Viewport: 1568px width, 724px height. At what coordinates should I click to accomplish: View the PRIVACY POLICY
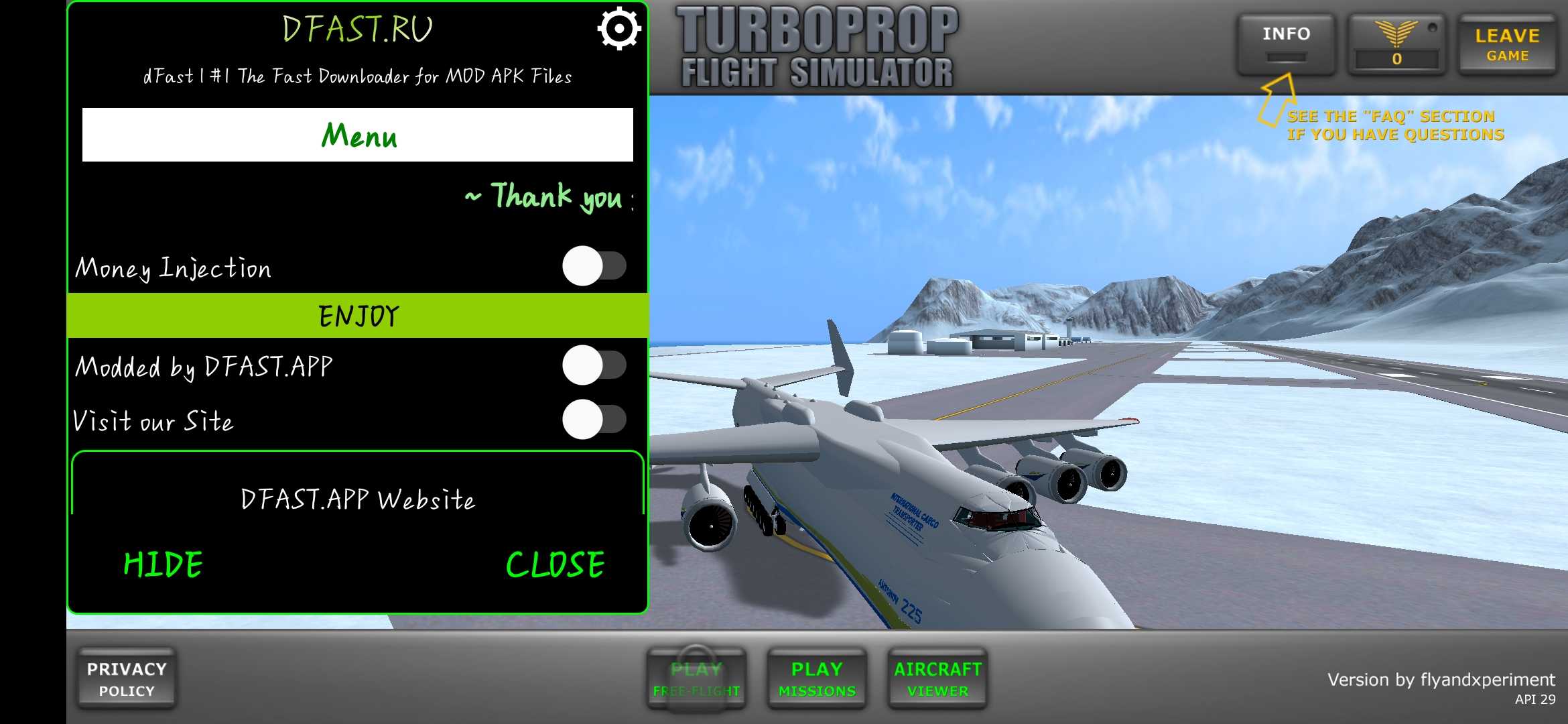tap(127, 678)
